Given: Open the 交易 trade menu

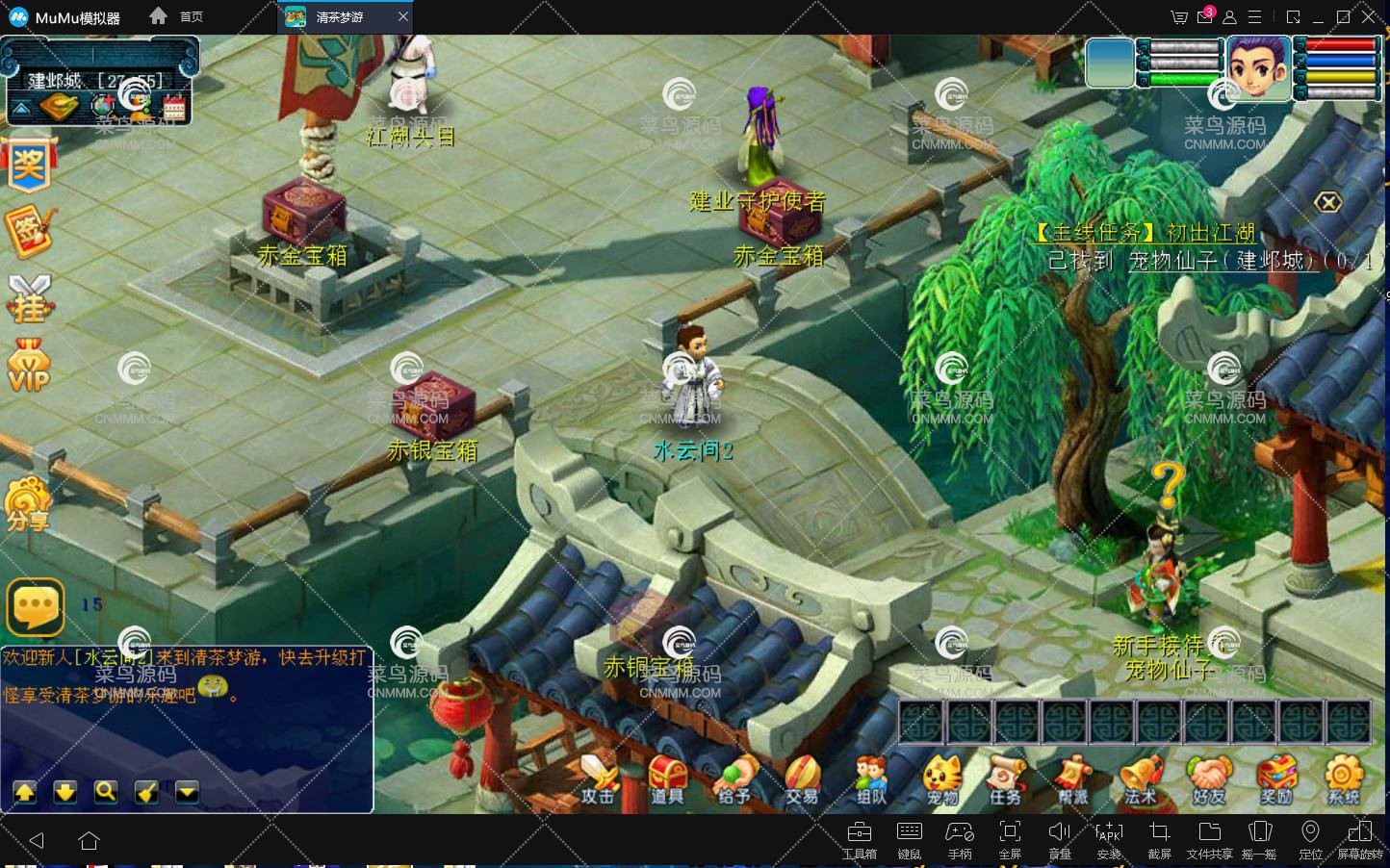Looking at the screenshot, I should [802, 778].
